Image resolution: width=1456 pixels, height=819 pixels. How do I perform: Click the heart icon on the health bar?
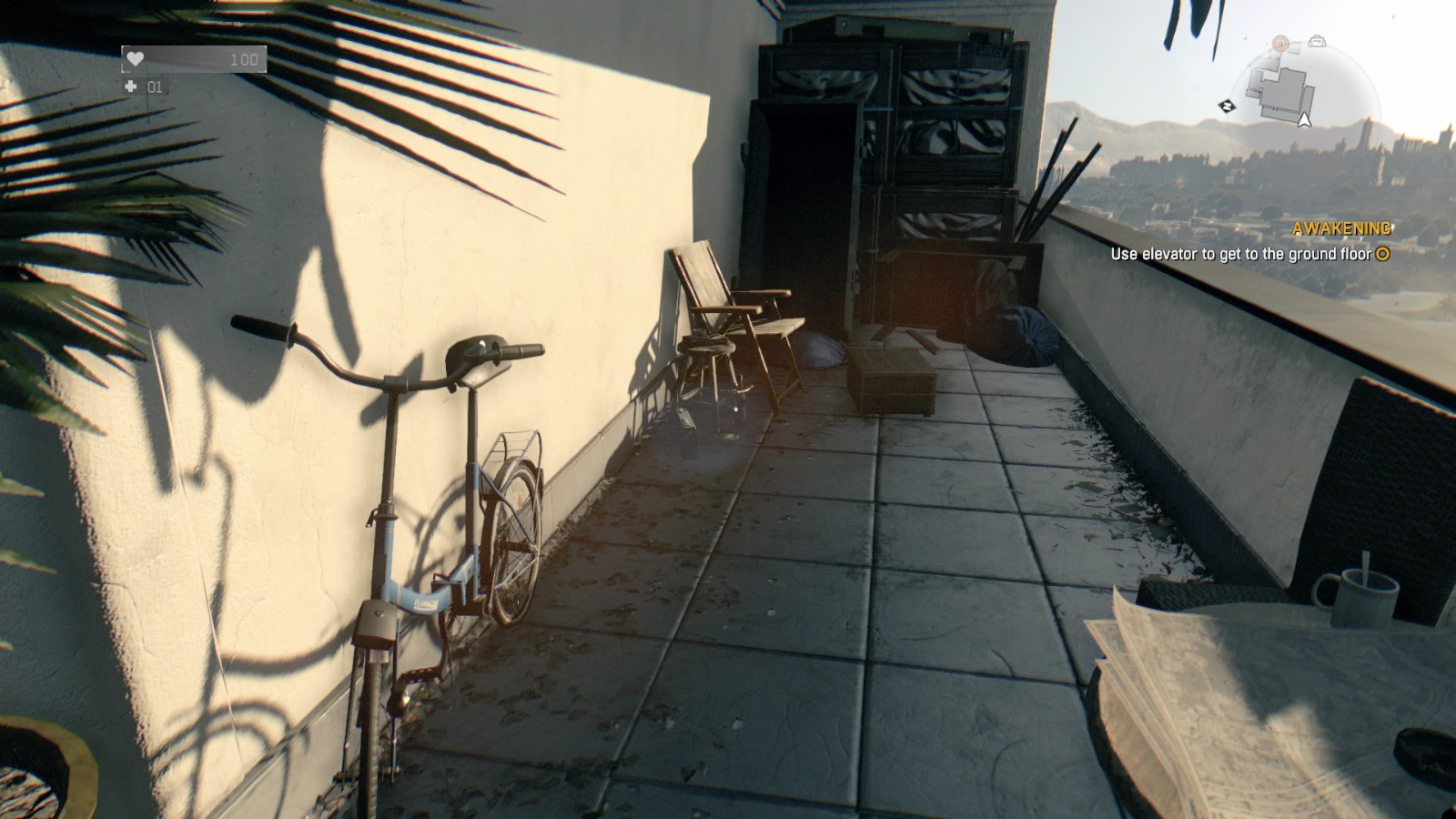[x=136, y=59]
